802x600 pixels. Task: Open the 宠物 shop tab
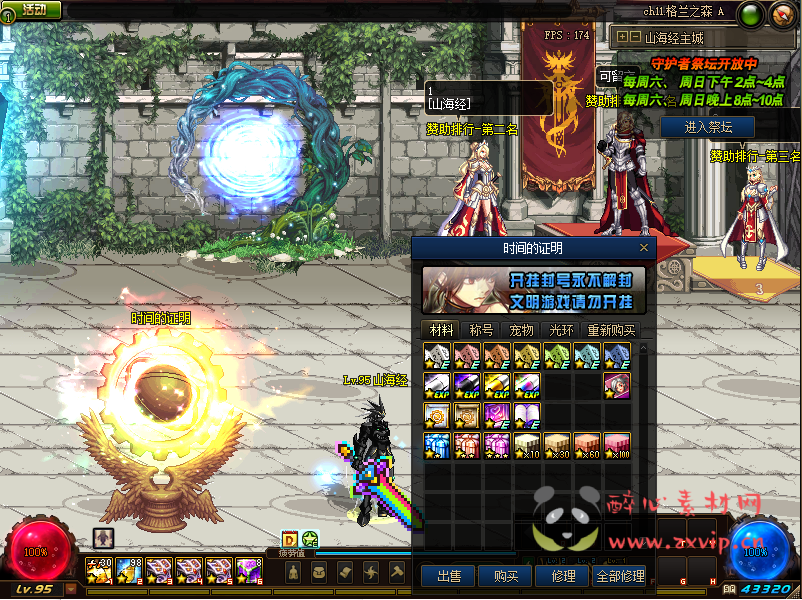pos(521,330)
